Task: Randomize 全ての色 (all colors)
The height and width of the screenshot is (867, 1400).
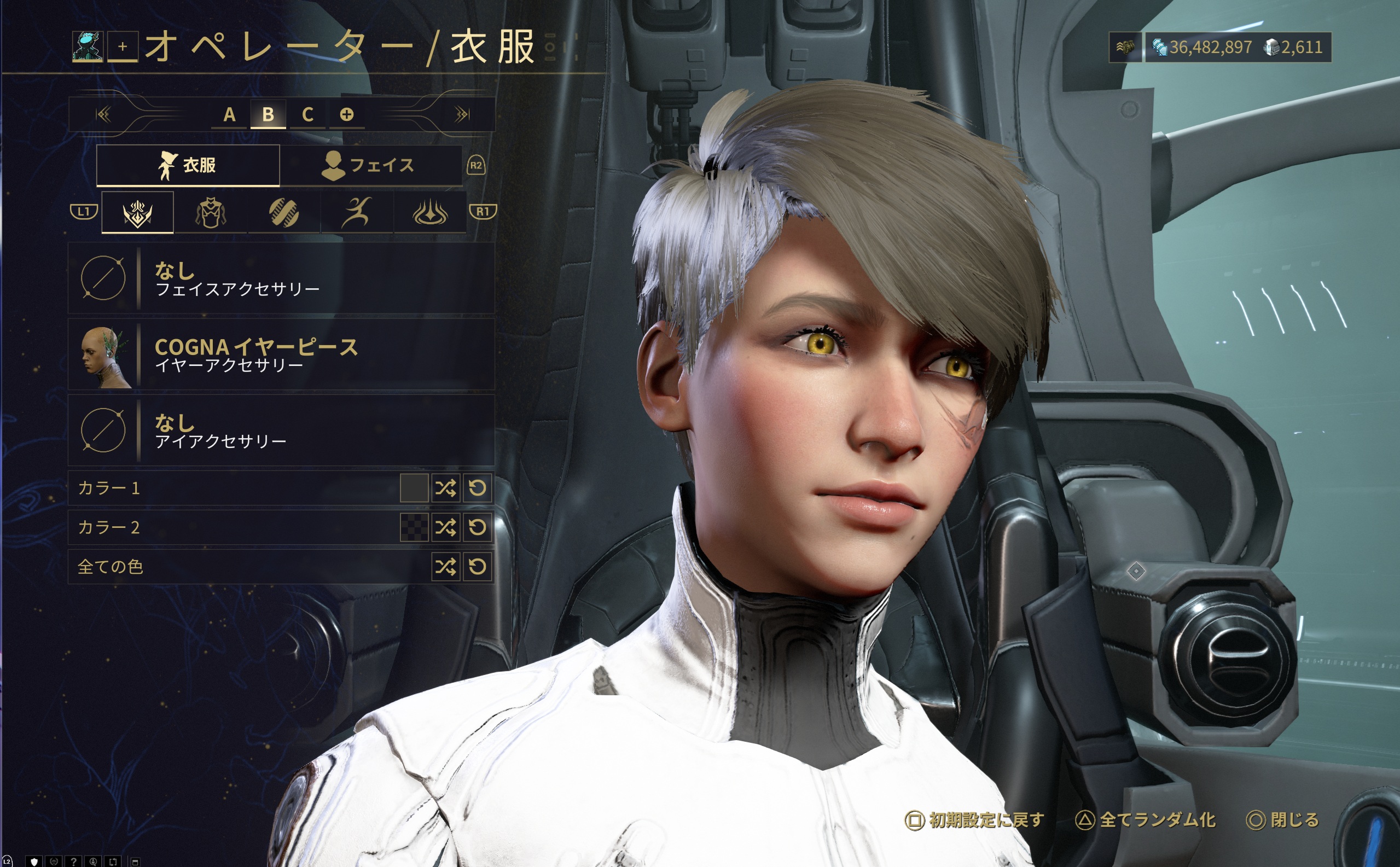Action: (x=446, y=567)
